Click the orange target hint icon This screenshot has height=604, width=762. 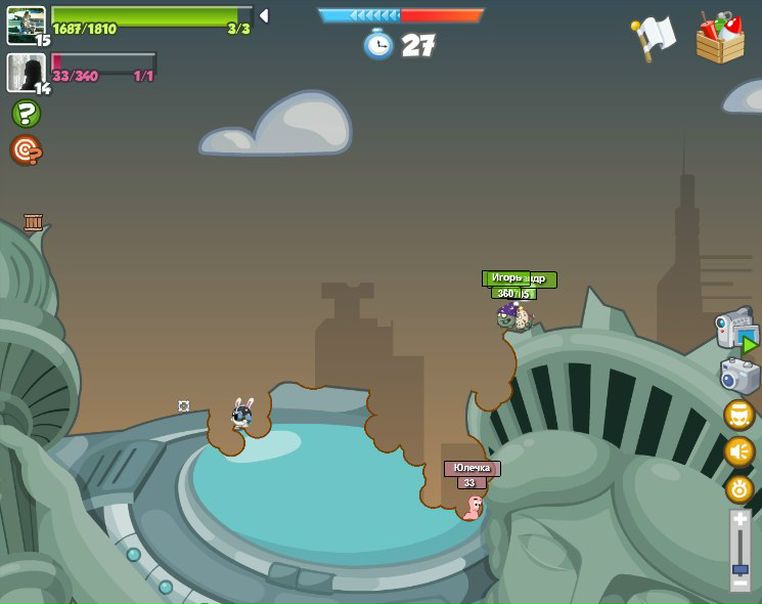(26, 150)
